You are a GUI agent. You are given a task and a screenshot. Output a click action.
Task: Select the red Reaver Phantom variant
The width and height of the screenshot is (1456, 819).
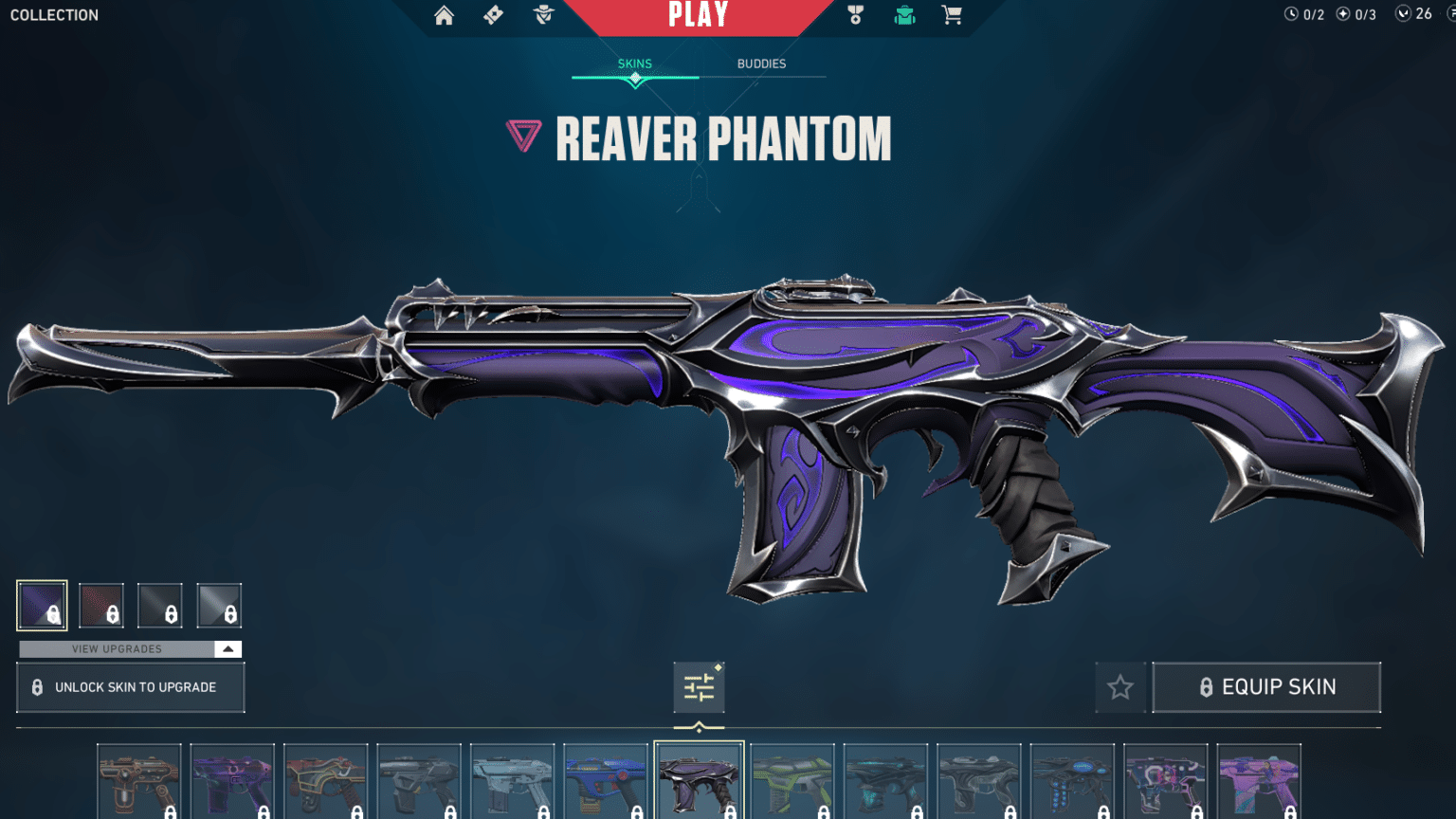[101, 605]
